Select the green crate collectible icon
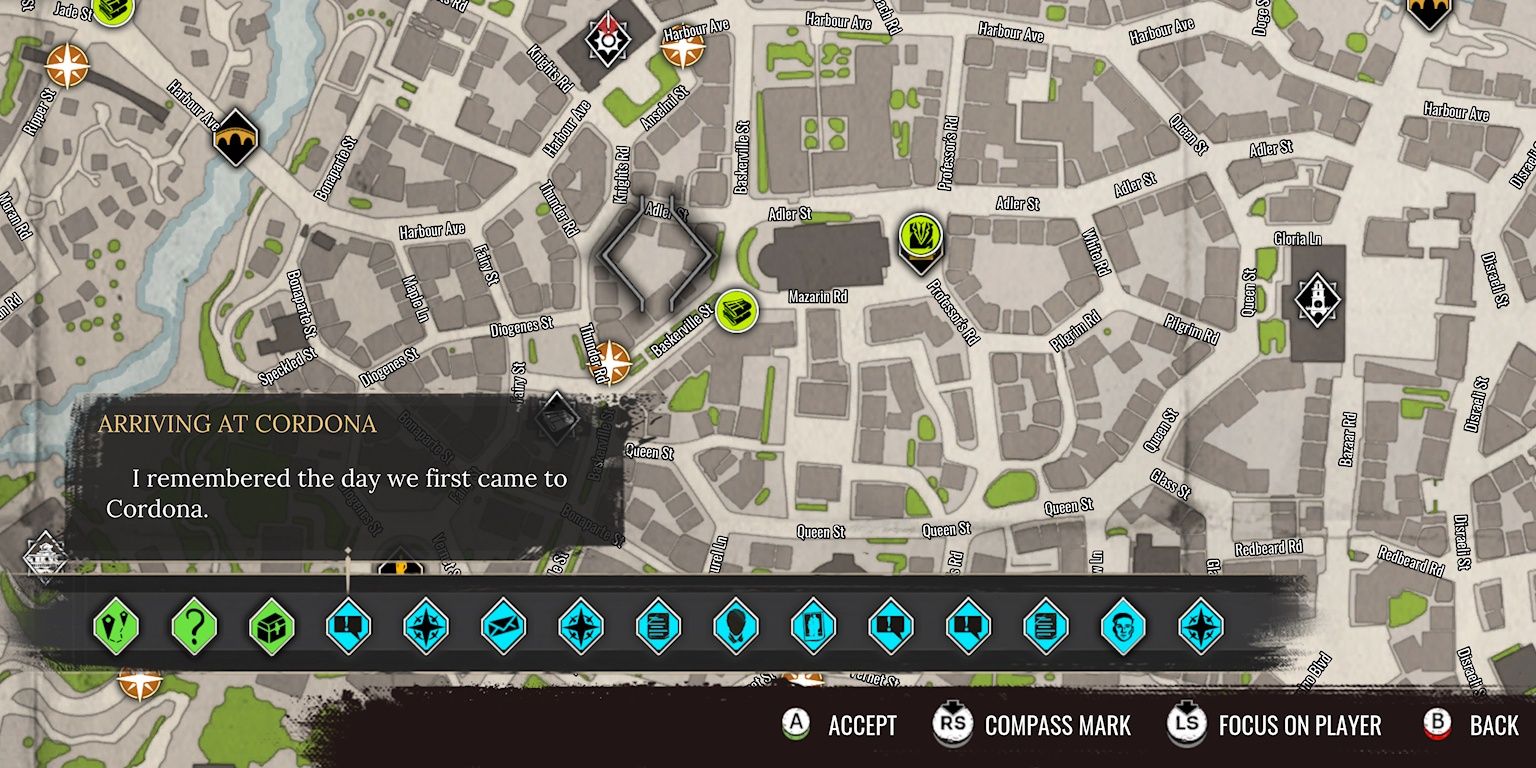This screenshot has height=768, width=1536. coord(271,627)
